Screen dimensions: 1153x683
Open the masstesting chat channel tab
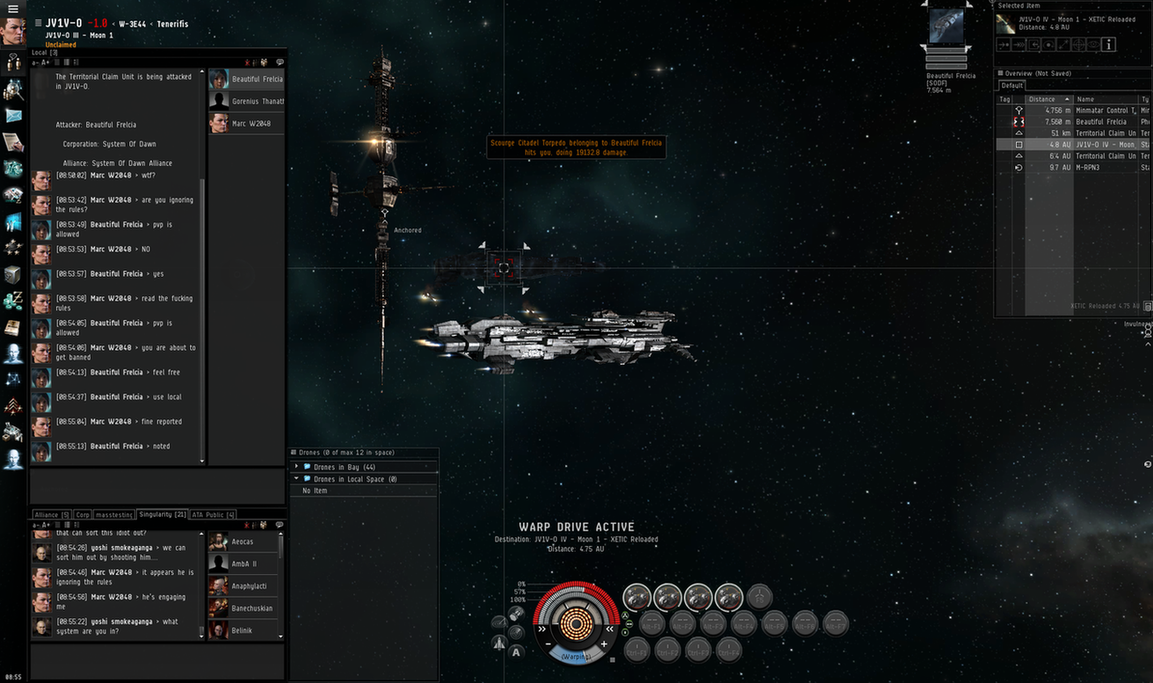pyautogui.click(x=114, y=514)
